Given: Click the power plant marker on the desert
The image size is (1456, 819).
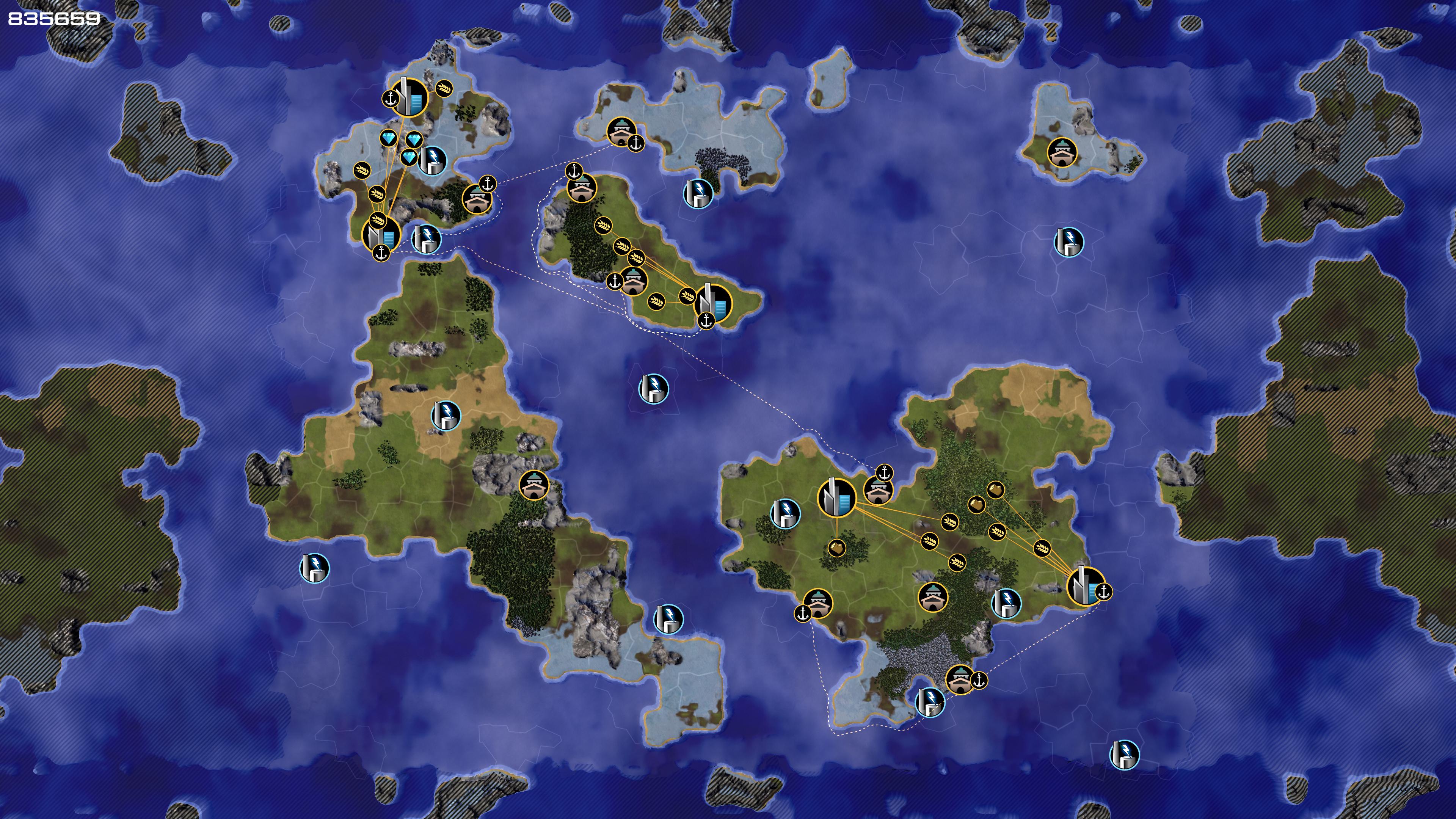Looking at the screenshot, I should (446, 416).
